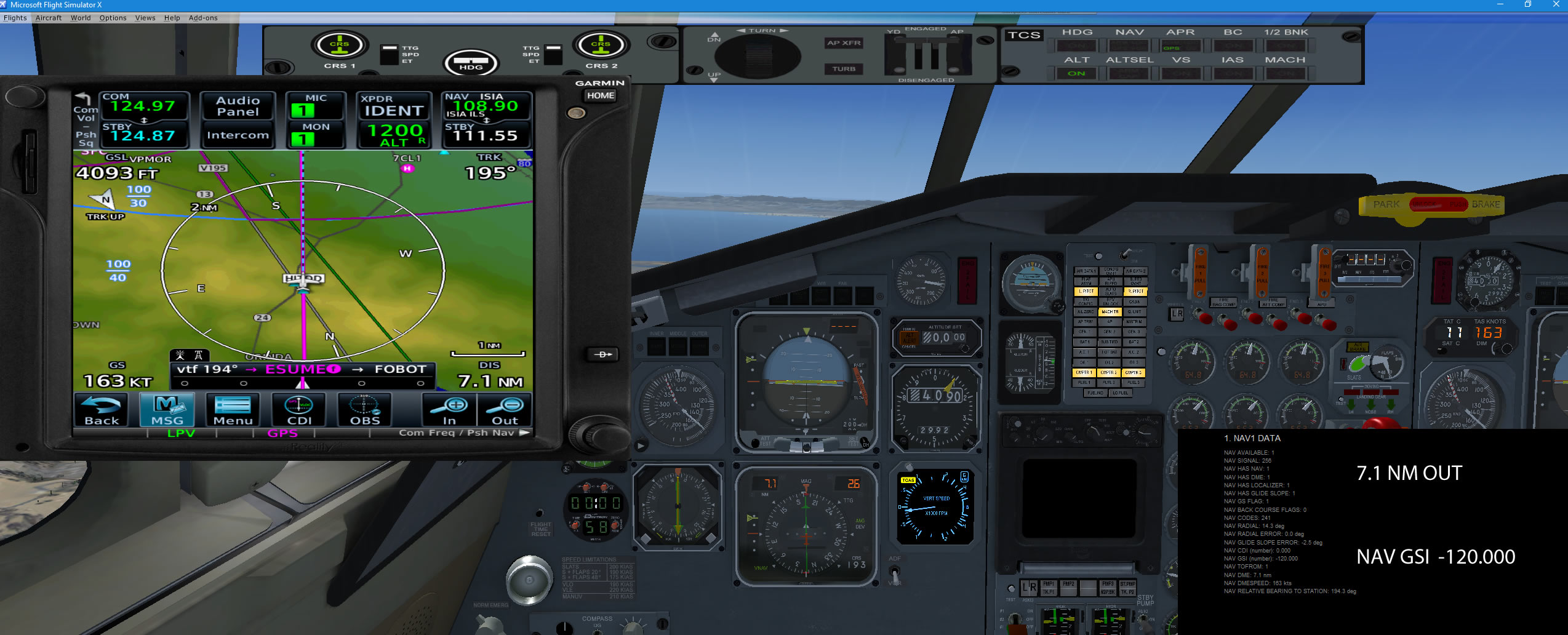The width and height of the screenshot is (1568, 635).
Task: Open the Add-ons menu
Action: point(203,18)
